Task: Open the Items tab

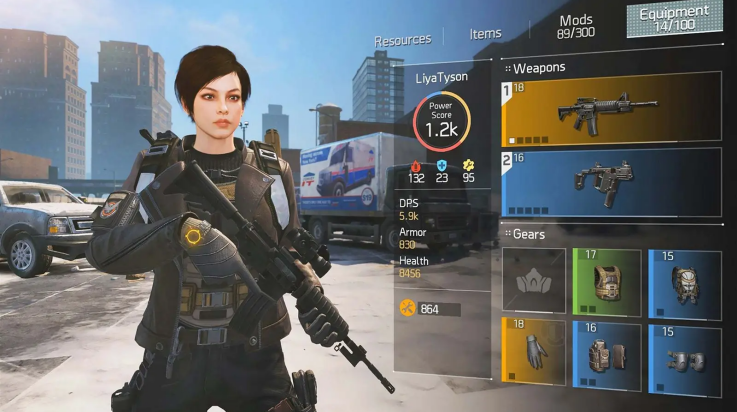Action: point(485,34)
